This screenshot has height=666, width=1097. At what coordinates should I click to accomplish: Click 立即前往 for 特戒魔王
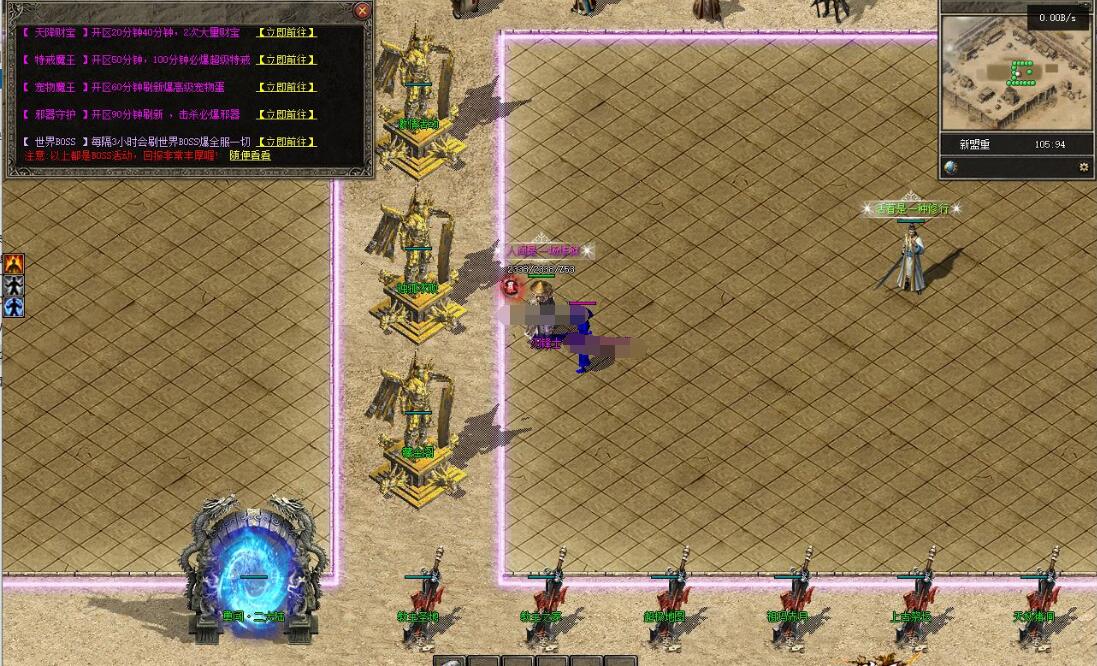[287, 60]
